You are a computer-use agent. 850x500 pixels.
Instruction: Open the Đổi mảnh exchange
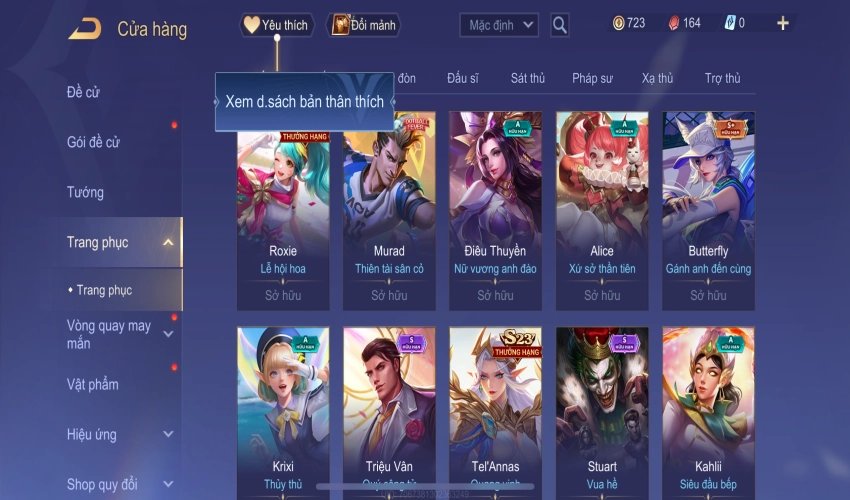tap(363, 25)
